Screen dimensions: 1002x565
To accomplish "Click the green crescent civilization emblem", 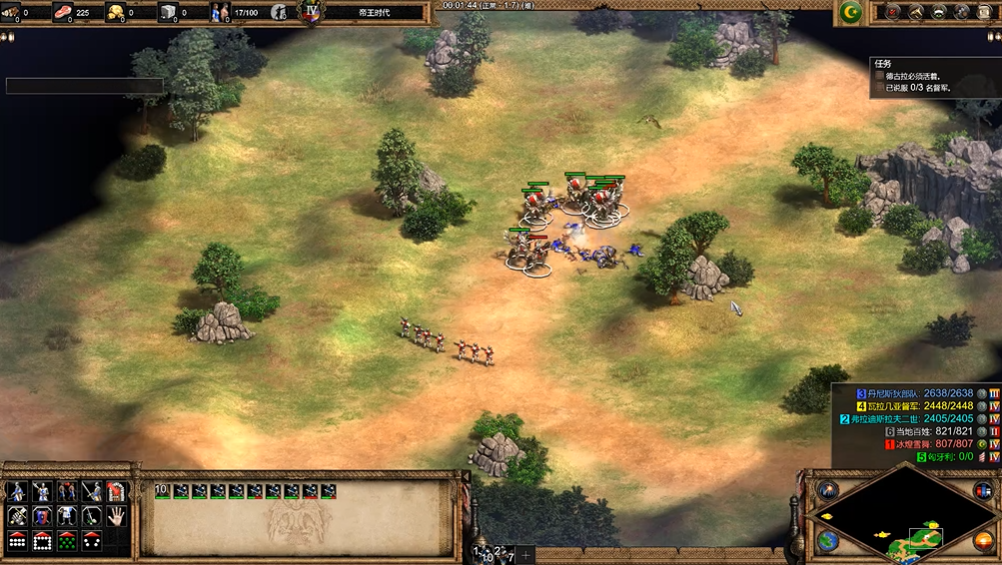I will tap(851, 12).
